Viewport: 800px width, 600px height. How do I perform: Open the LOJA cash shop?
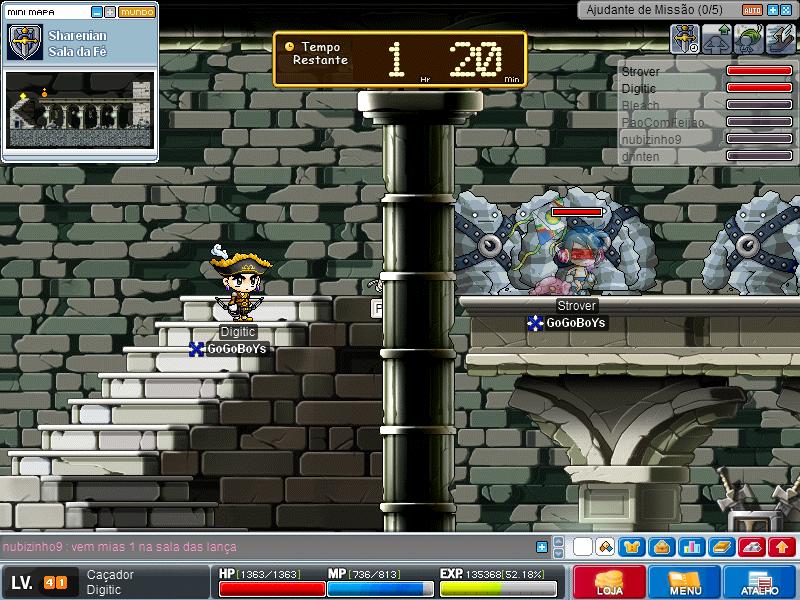tap(607, 582)
